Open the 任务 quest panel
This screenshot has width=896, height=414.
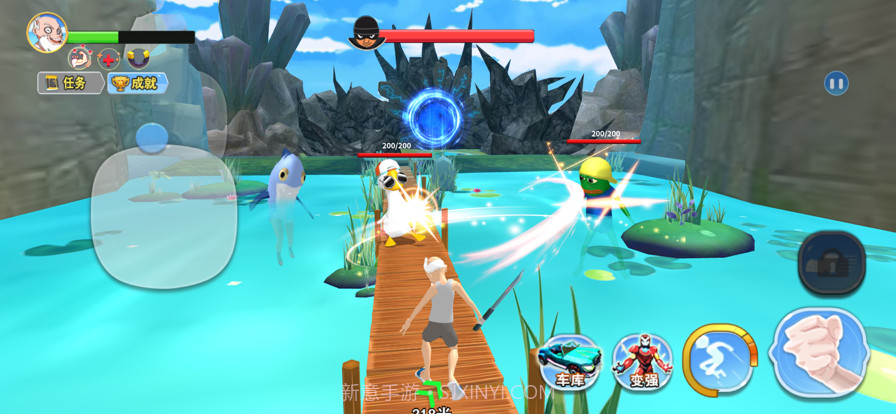click(x=70, y=83)
